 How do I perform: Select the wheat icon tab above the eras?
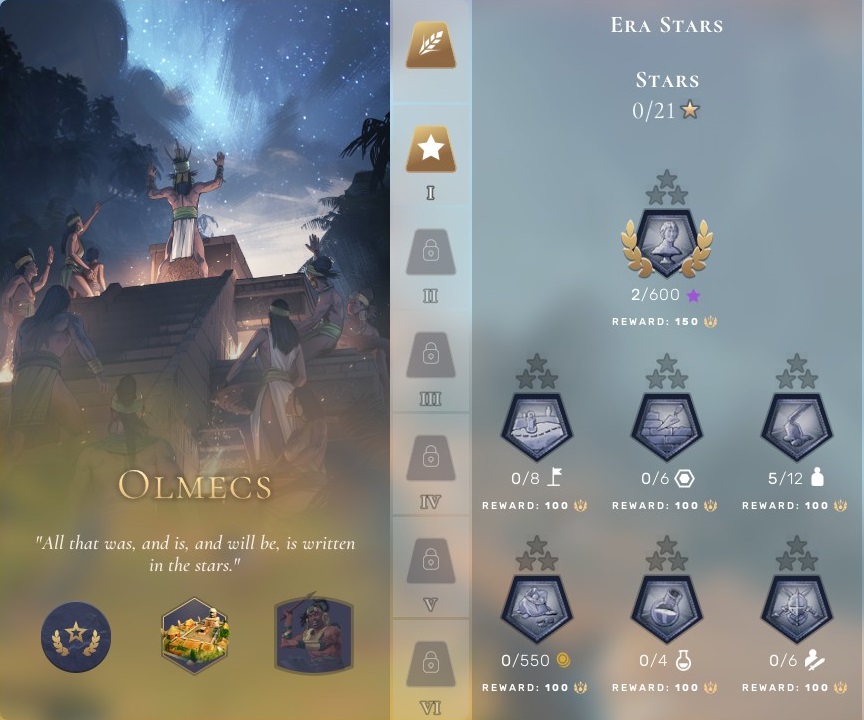430,45
